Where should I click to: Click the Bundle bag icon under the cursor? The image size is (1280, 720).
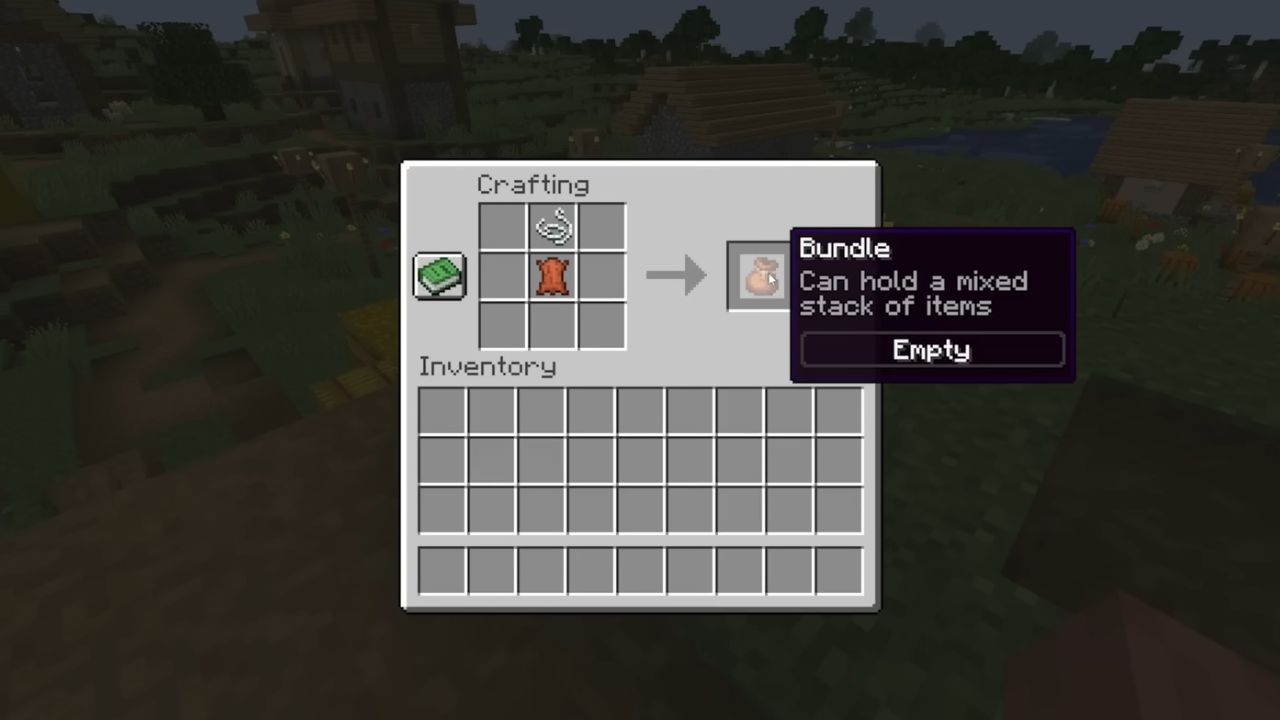762,276
